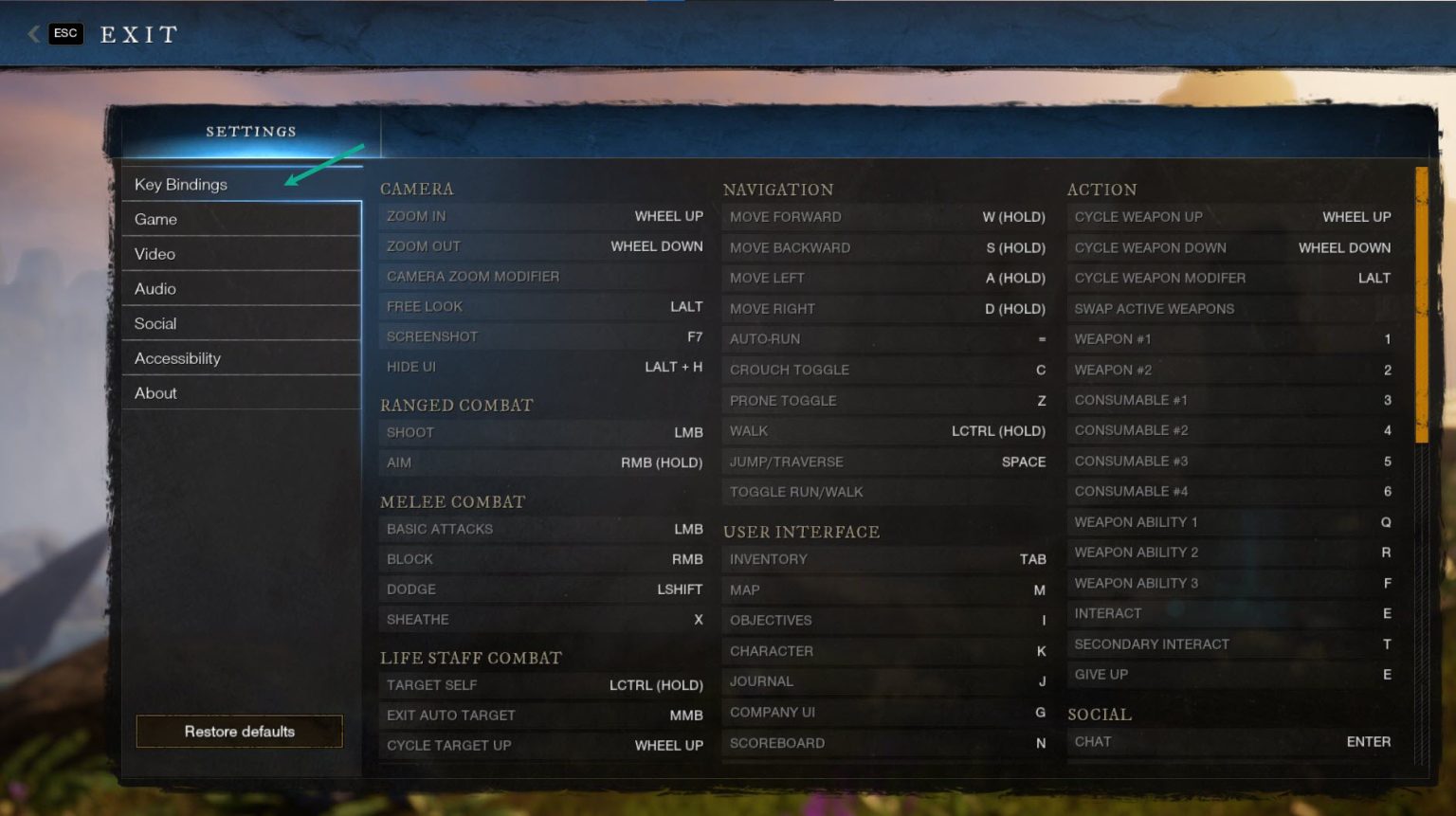The image size is (1456, 816).
Task: Rebind the Chat key under Social
Action: 1230,741
